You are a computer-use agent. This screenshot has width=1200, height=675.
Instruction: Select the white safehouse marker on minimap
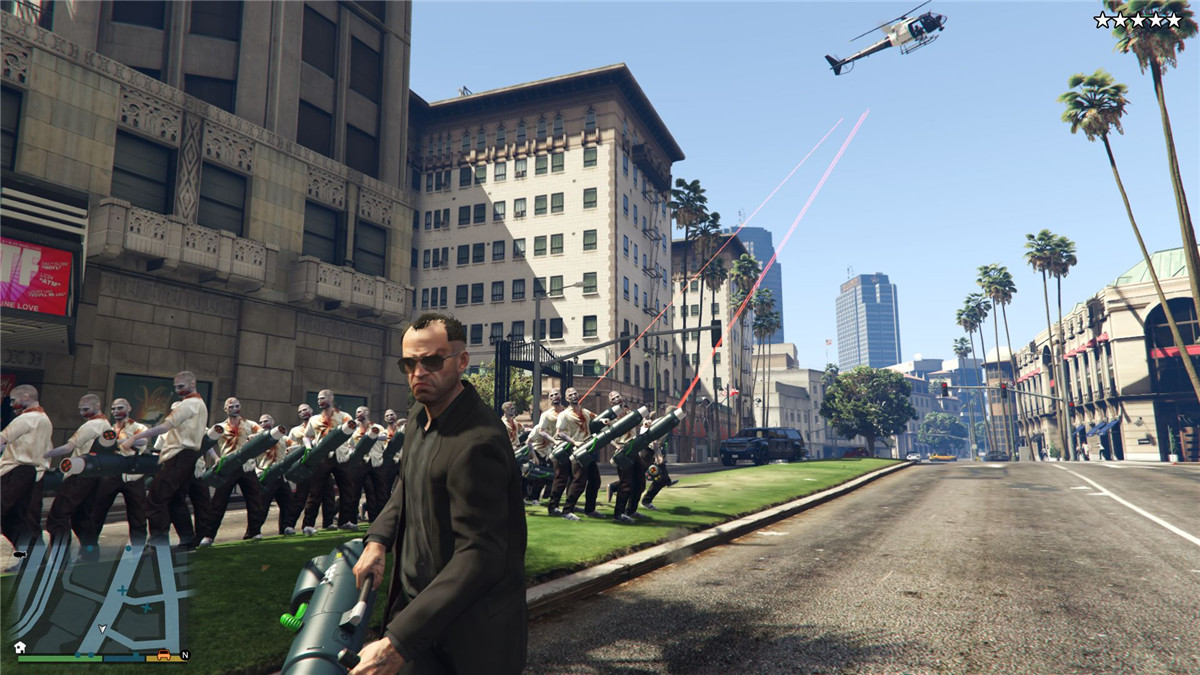click(20, 647)
